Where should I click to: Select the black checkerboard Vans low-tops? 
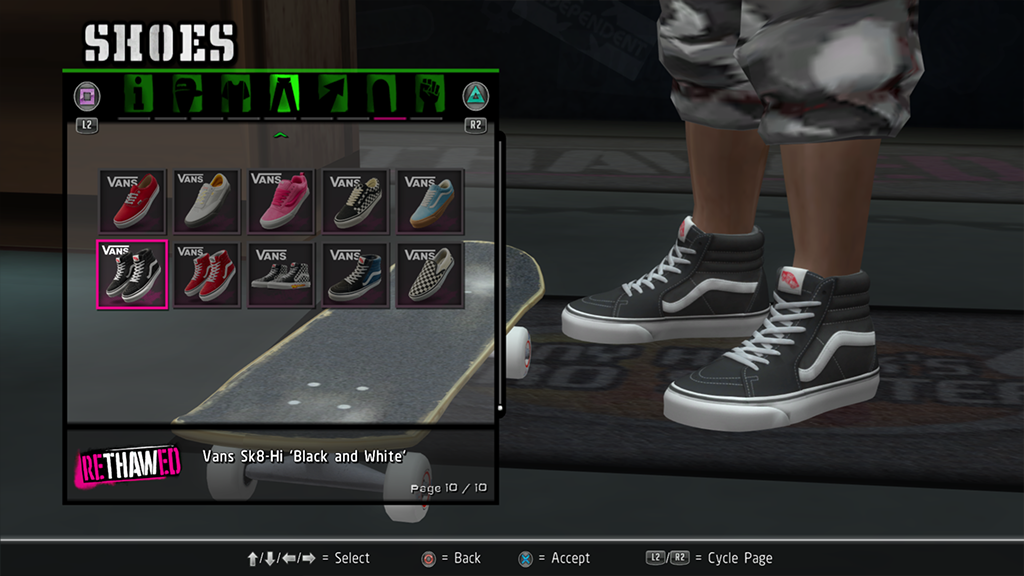(x=356, y=201)
